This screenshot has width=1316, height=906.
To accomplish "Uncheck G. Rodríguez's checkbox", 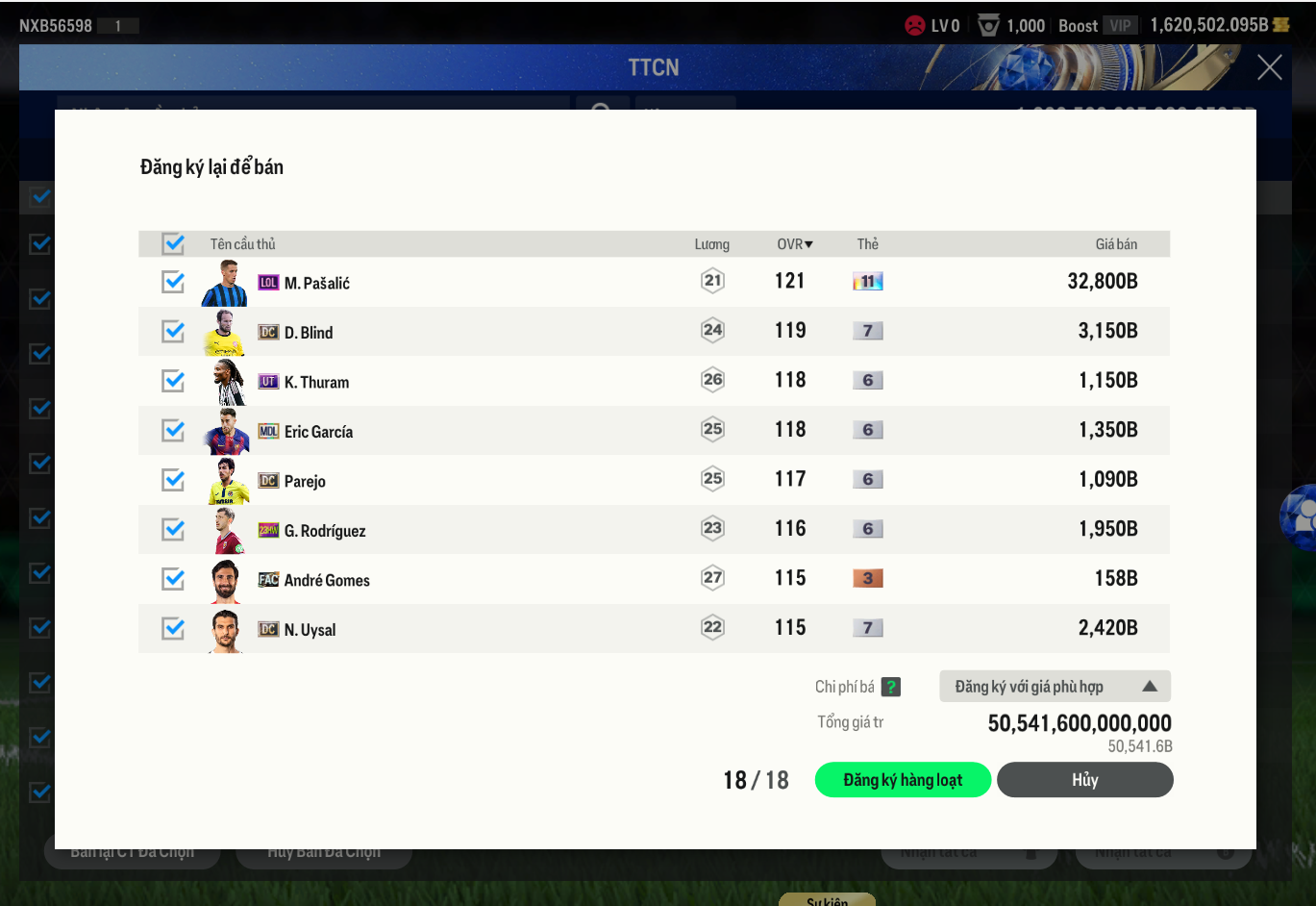I will tap(173, 529).
